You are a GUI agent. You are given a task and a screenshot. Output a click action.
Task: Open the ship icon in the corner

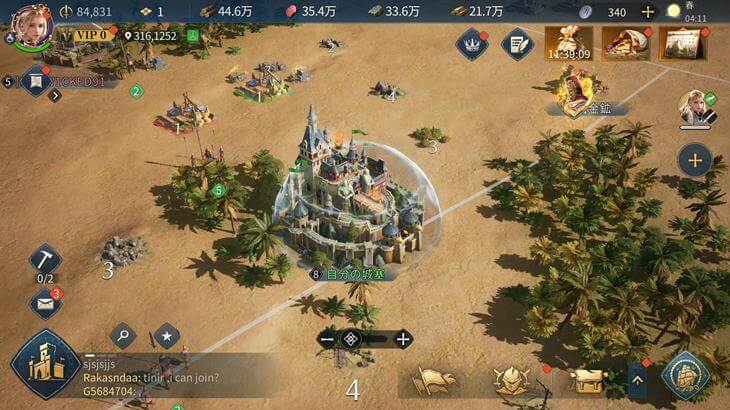pyautogui.click(x=686, y=378)
